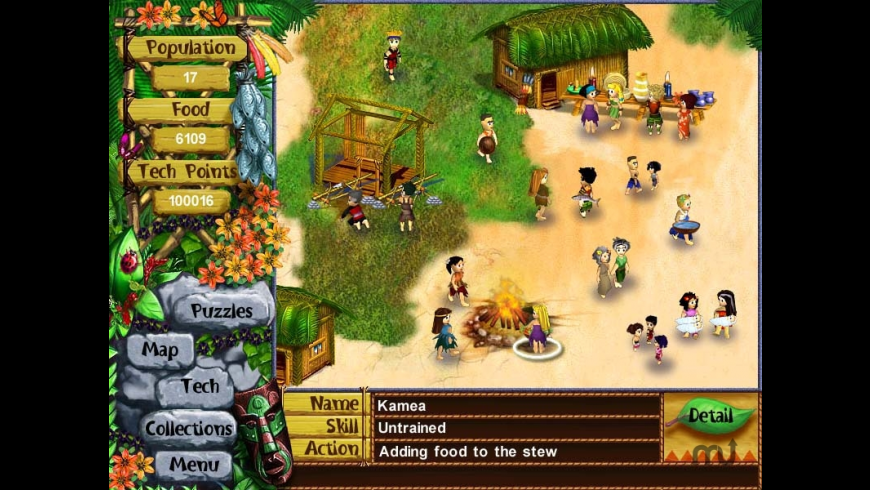Screen dimensions: 870x490
Task: View the Collections screen
Action: [188, 428]
